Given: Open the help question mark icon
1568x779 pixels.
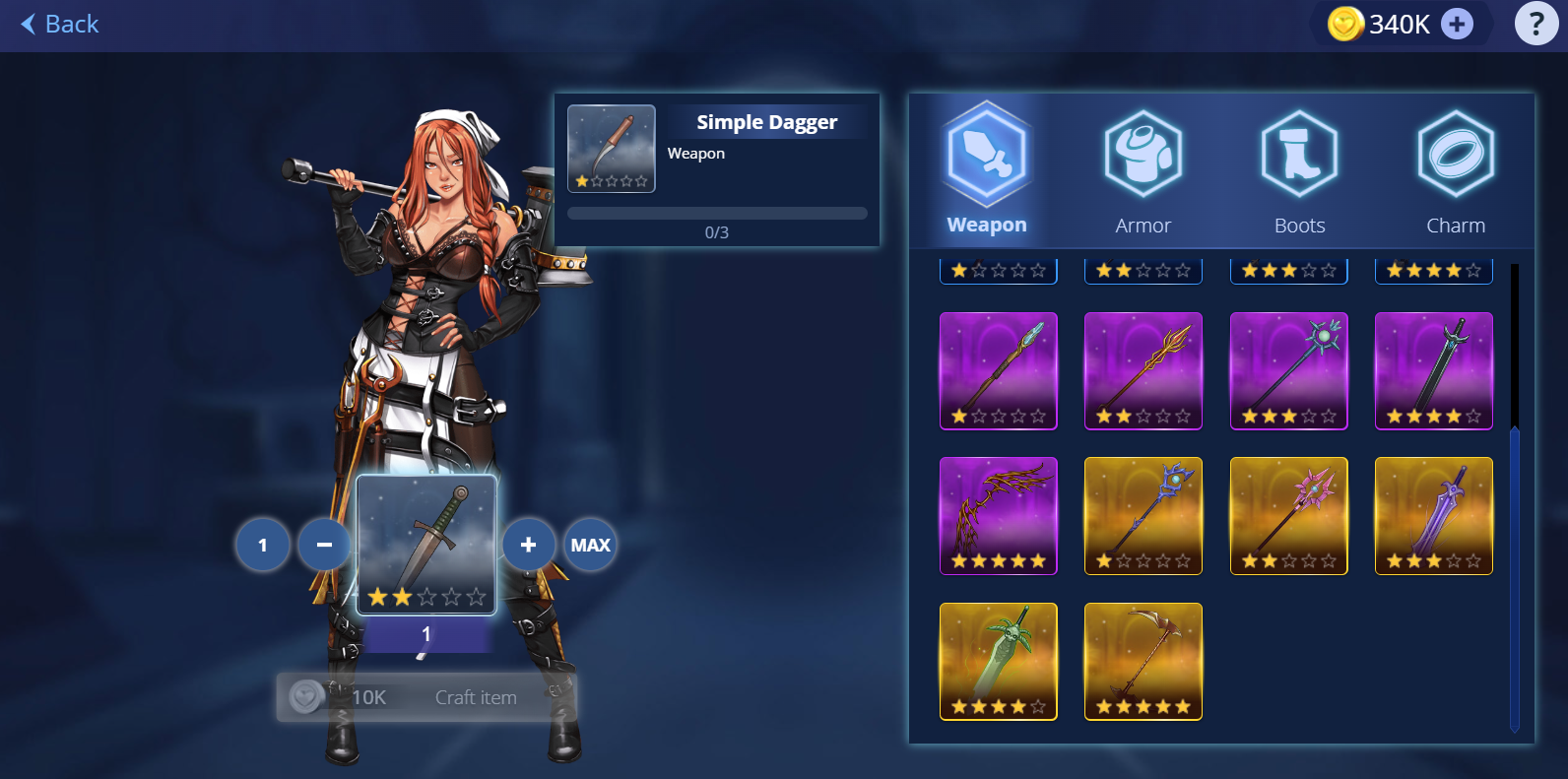Looking at the screenshot, I should coord(1535,24).
